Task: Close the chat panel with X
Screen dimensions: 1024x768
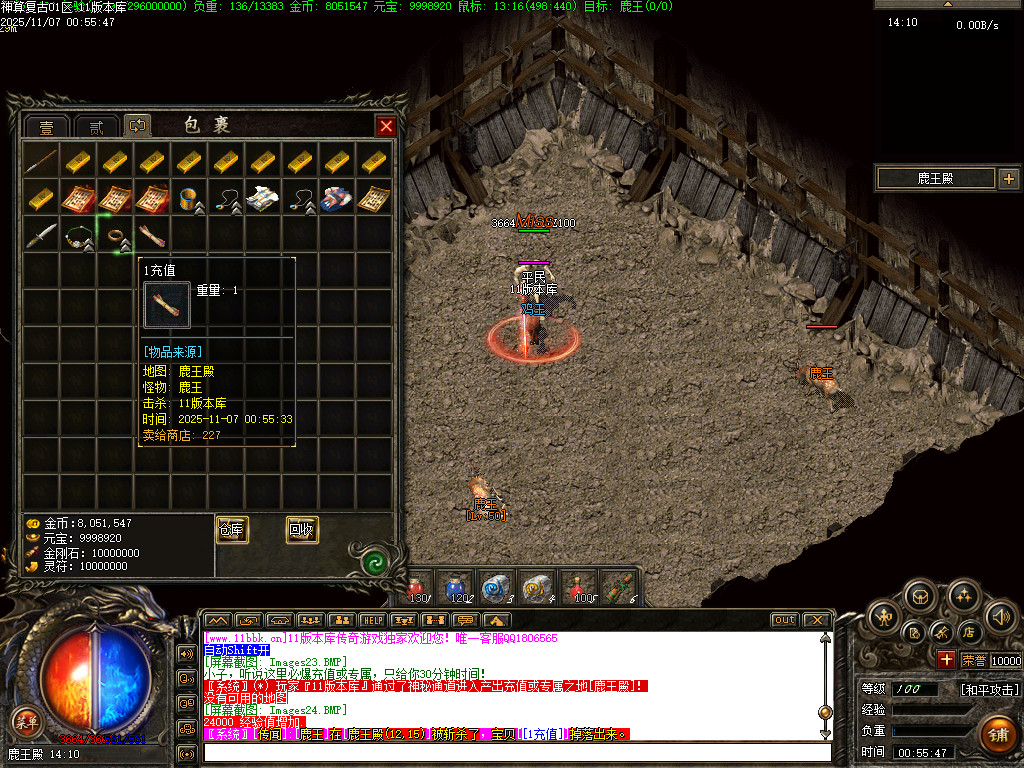Action: [x=816, y=620]
